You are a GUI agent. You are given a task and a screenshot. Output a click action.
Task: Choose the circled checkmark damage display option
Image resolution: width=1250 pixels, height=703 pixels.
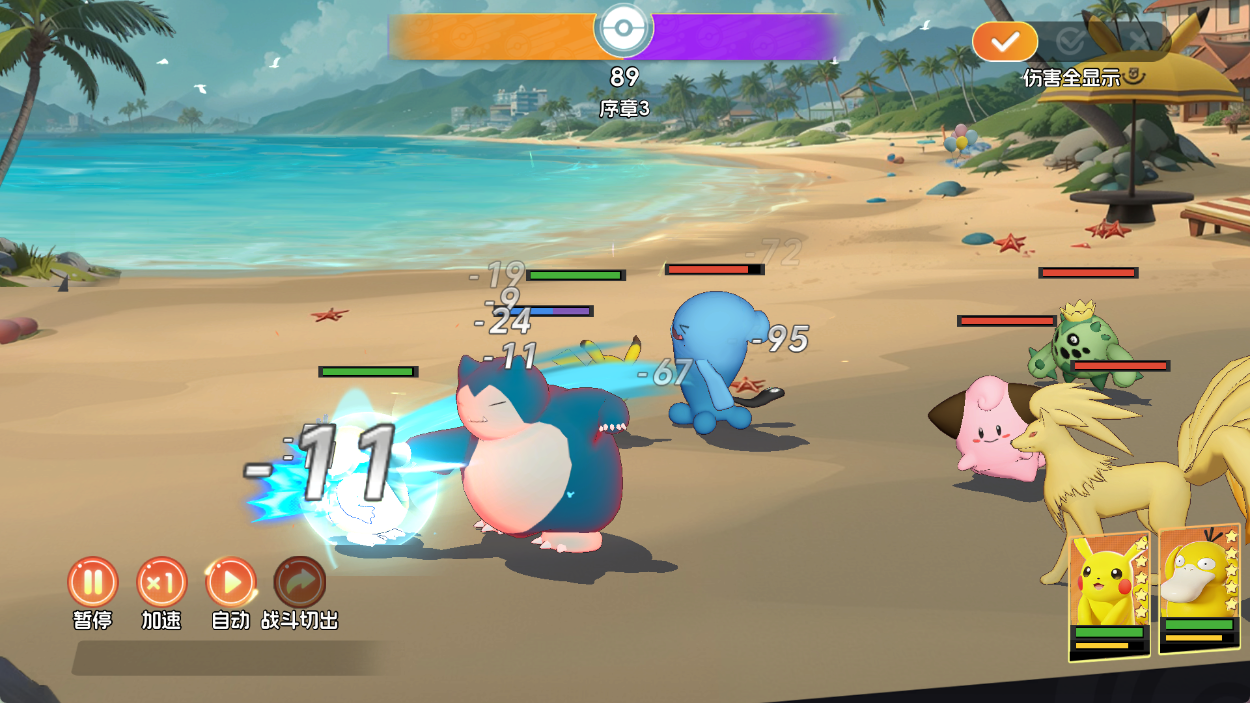pyautogui.click(x=1071, y=41)
